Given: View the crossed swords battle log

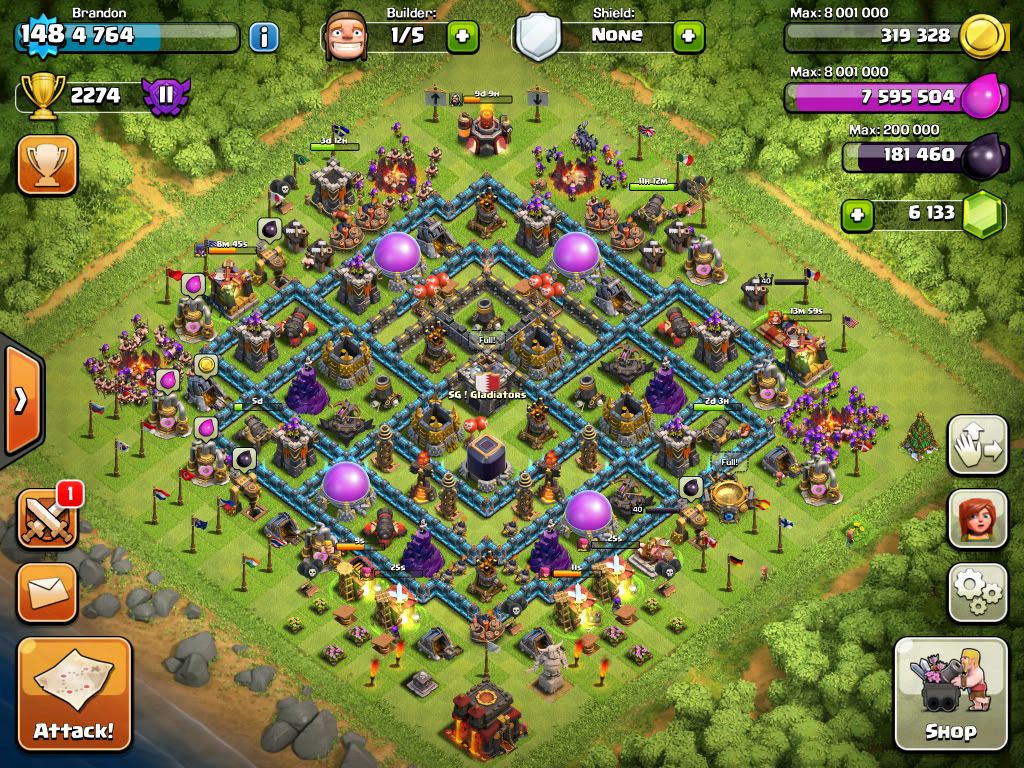Looking at the screenshot, I should [47, 518].
